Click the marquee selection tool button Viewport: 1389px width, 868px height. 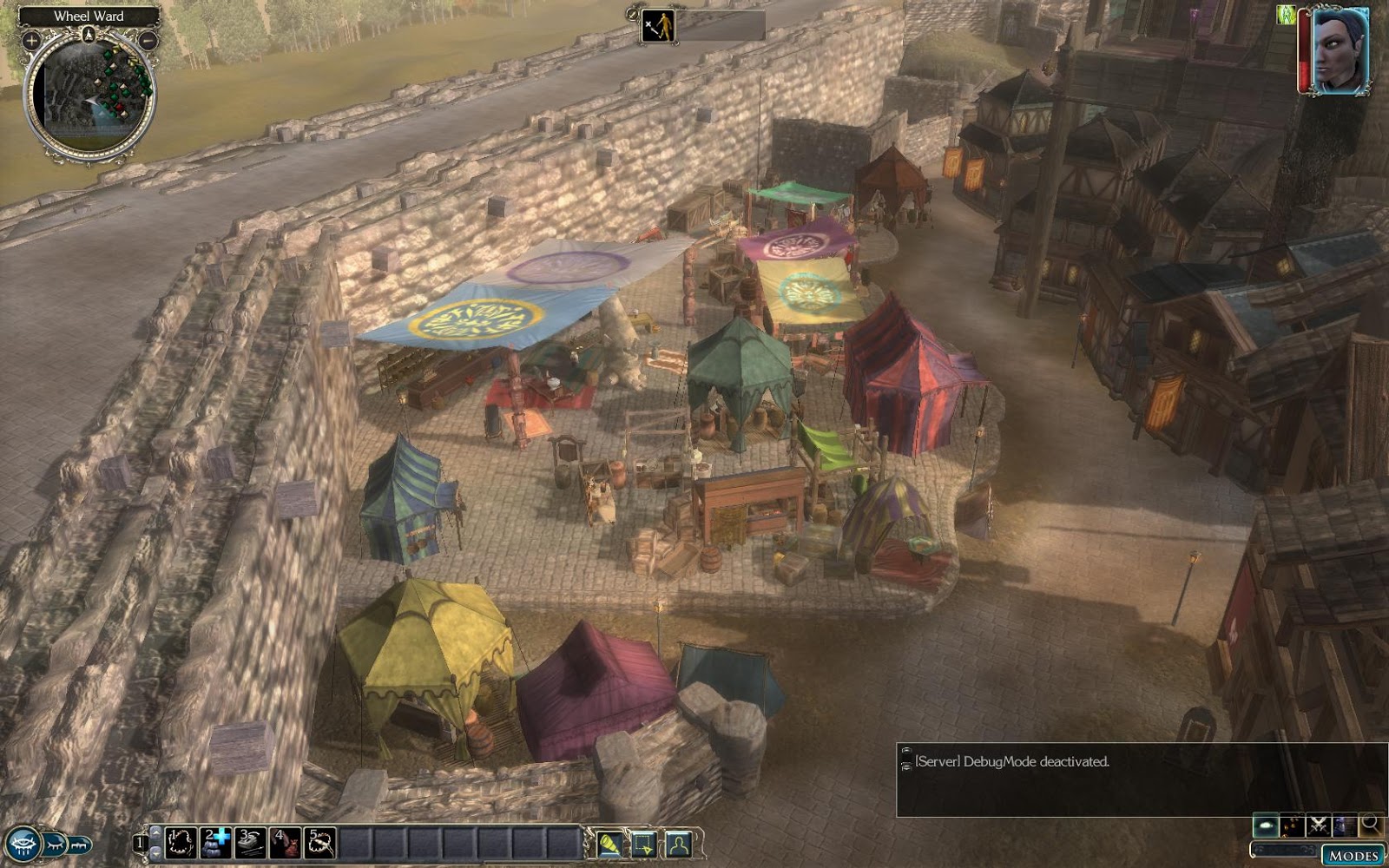coord(644,844)
